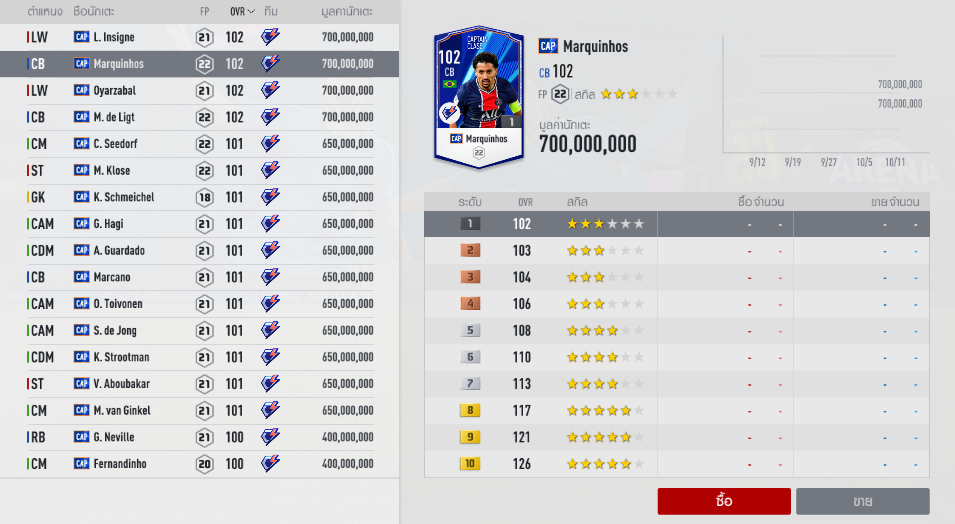This screenshot has height=524, width=955.
Task: Choose upgrade level 10 row with OVR 126
Action: pyautogui.click(x=677, y=464)
